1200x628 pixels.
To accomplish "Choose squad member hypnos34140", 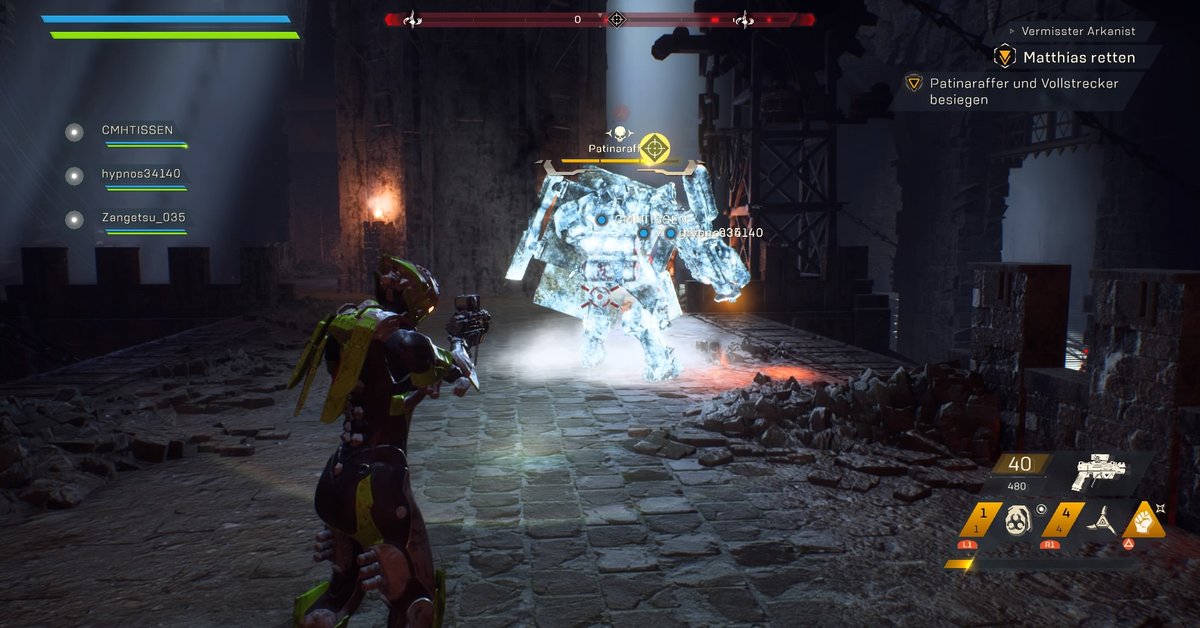I will tap(140, 175).
